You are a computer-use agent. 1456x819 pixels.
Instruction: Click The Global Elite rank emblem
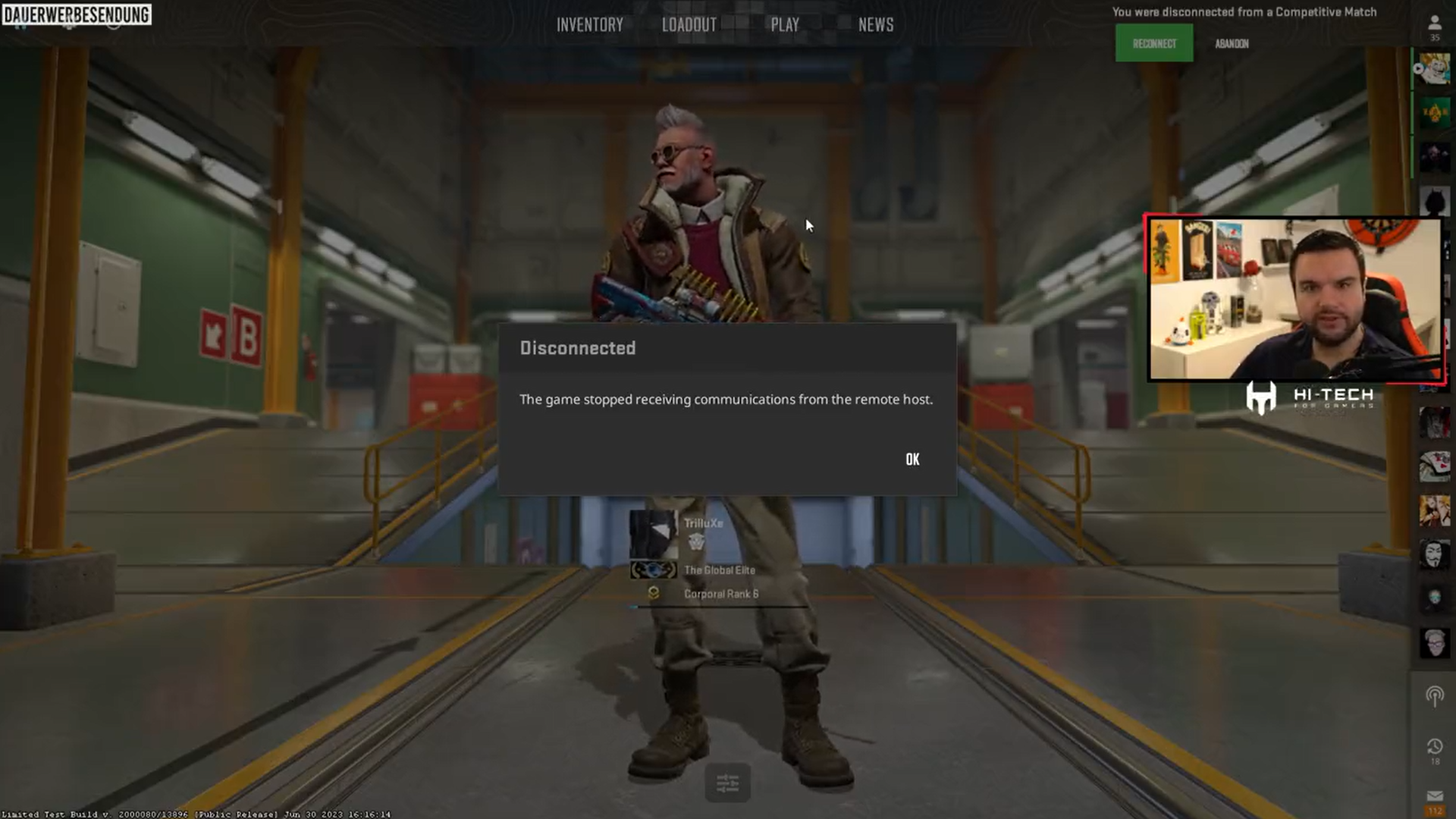coord(654,570)
